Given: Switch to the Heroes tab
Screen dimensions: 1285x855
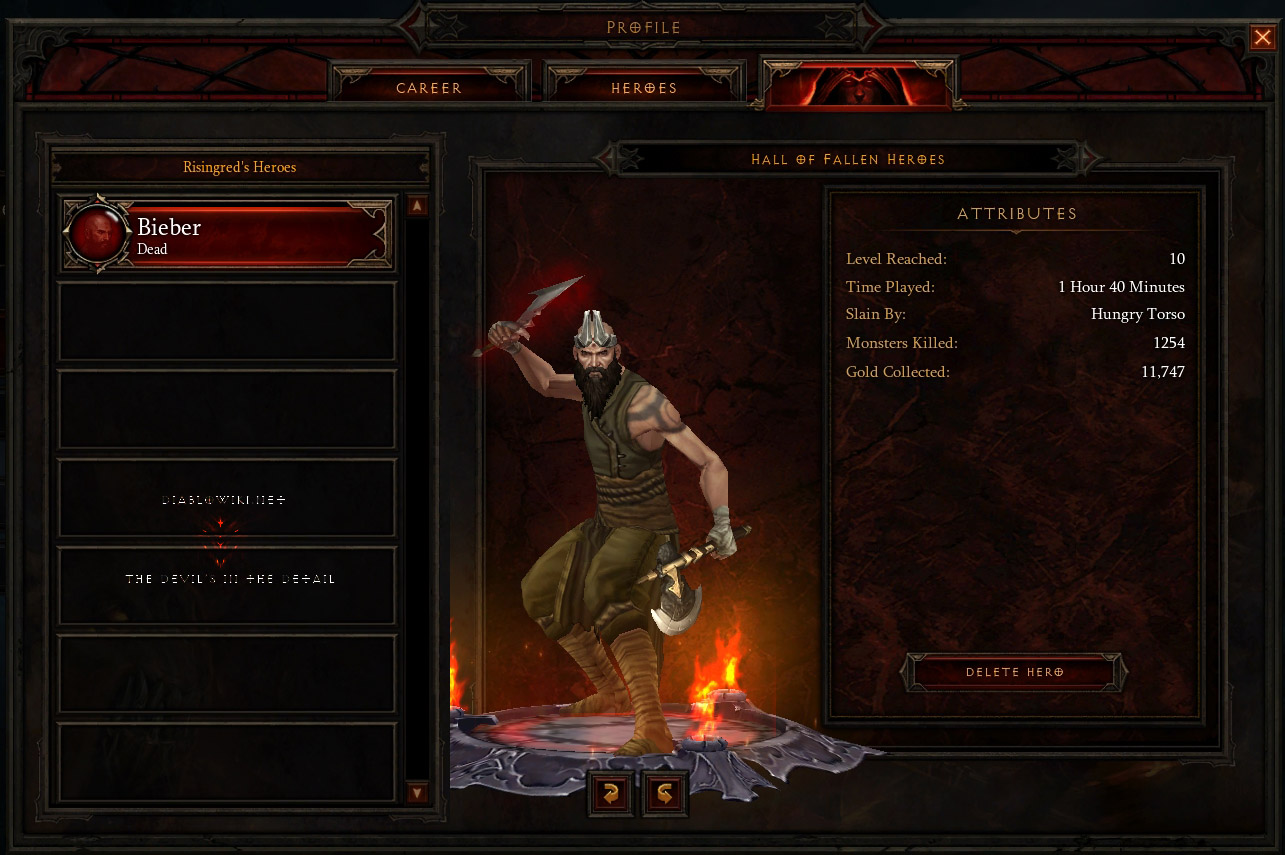Looking at the screenshot, I should pos(644,88).
